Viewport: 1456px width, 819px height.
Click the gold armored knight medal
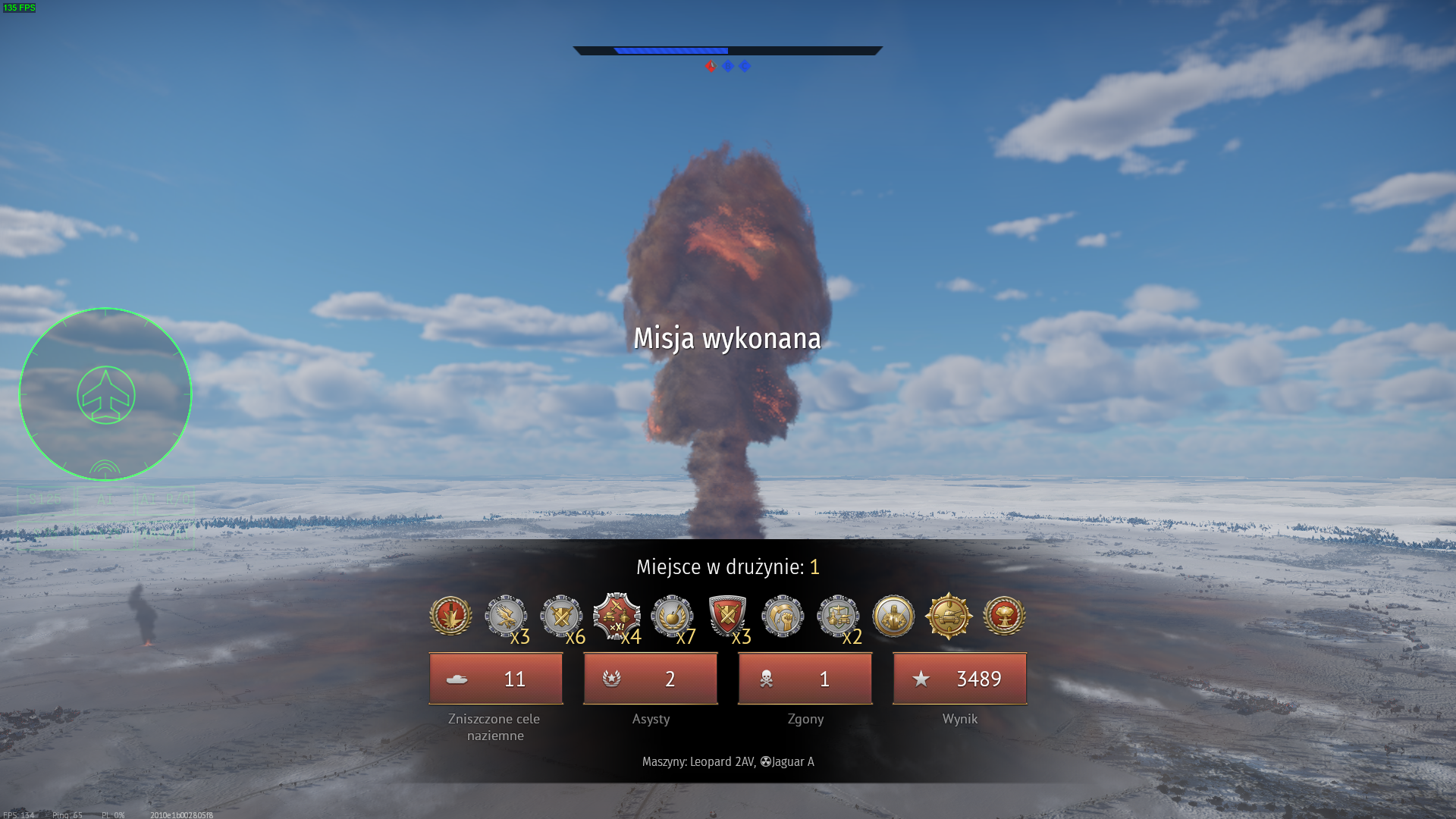coord(893,615)
